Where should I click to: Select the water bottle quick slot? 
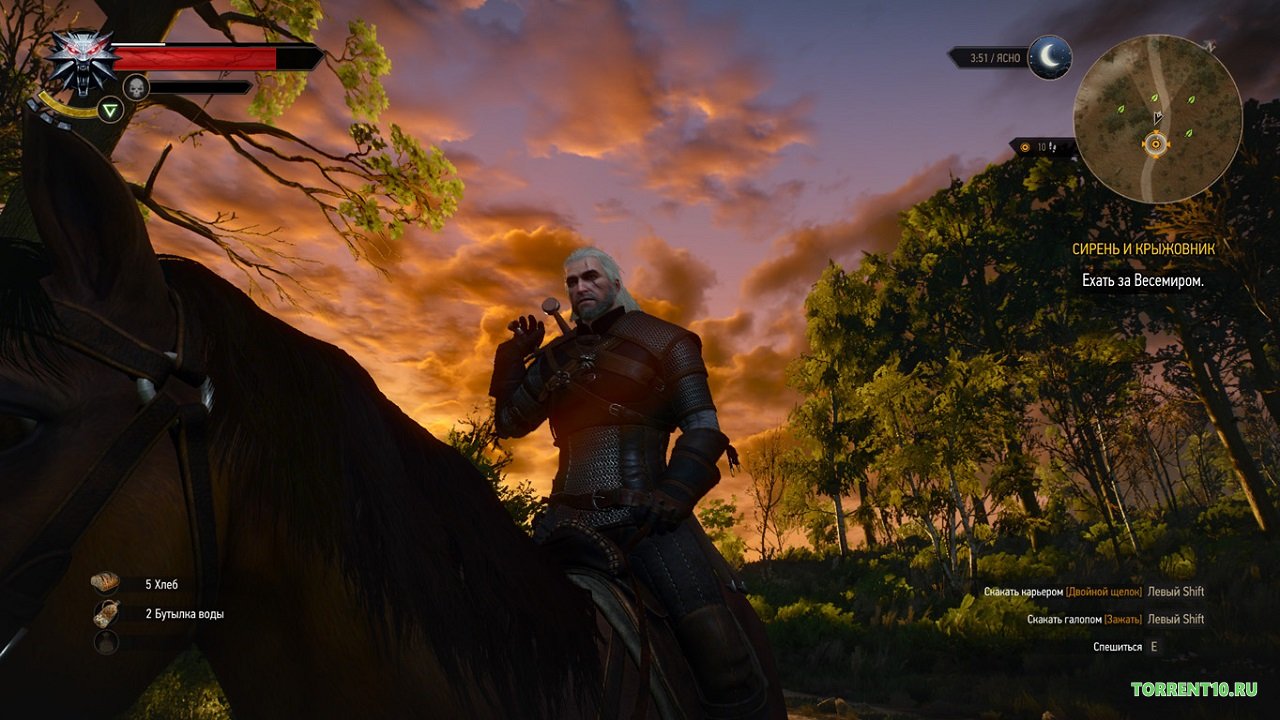point(106,614)
